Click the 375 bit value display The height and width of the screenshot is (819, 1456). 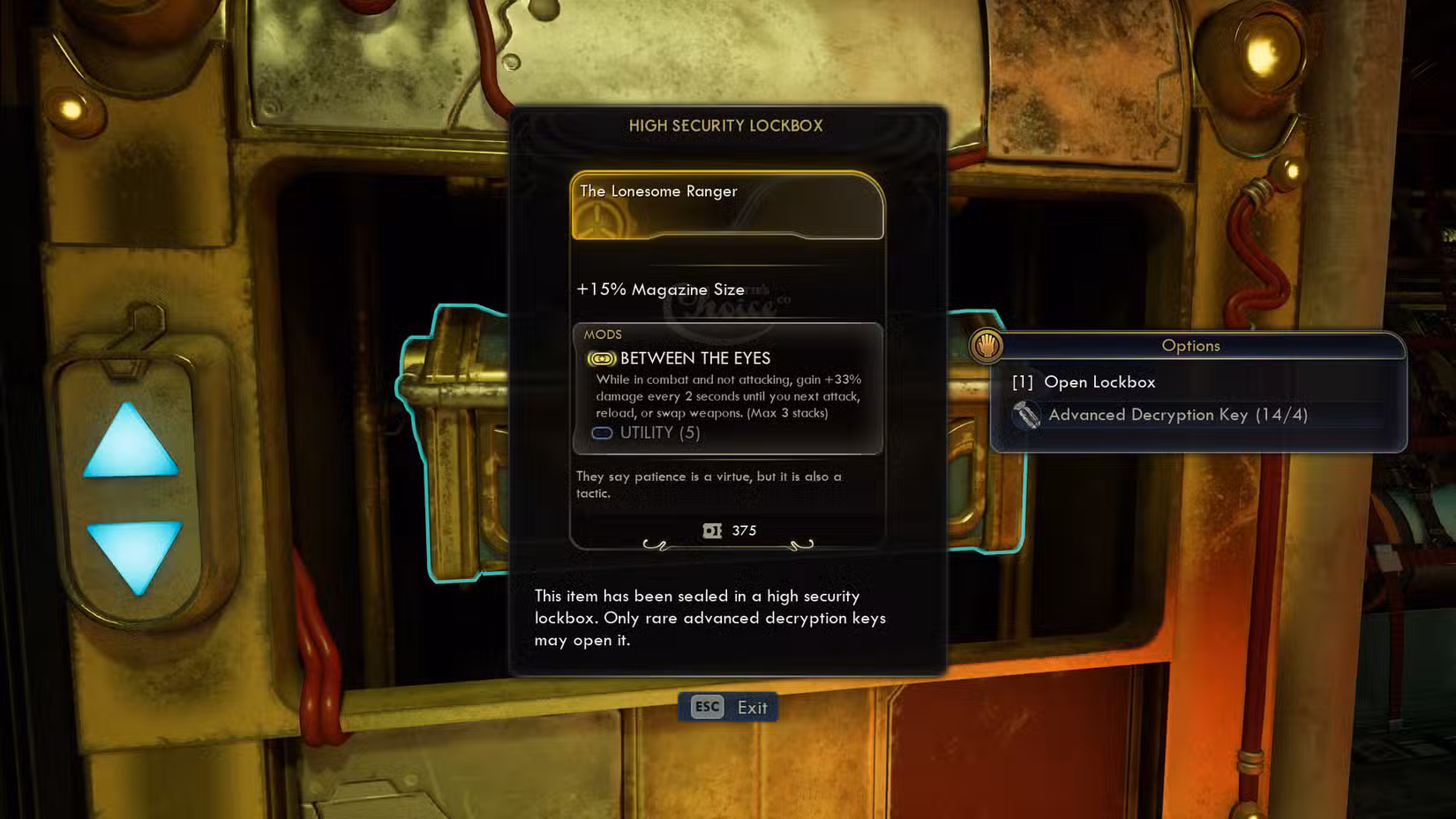coord(744,530)
